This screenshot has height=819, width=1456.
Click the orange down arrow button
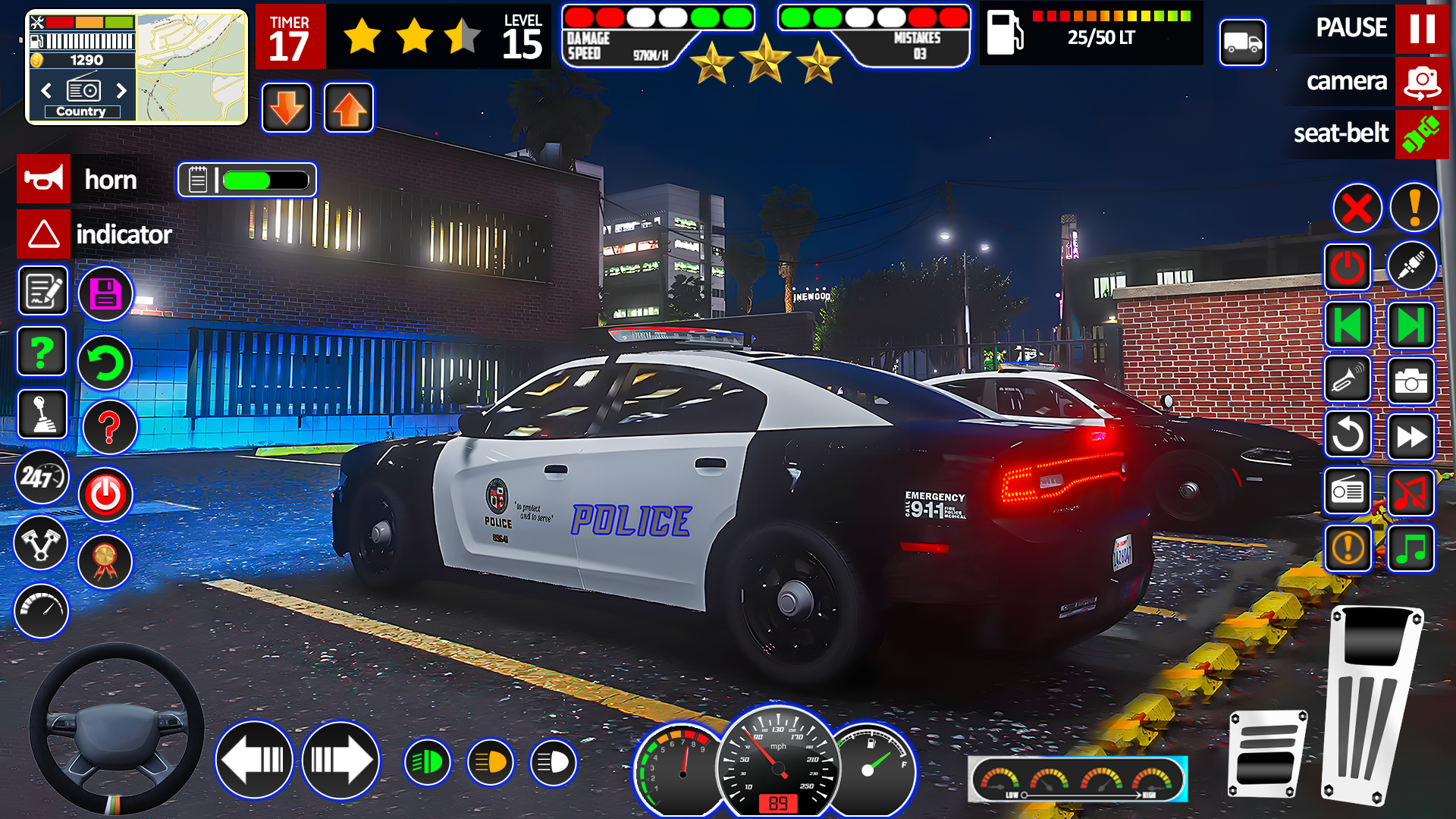tap(287, 108)
